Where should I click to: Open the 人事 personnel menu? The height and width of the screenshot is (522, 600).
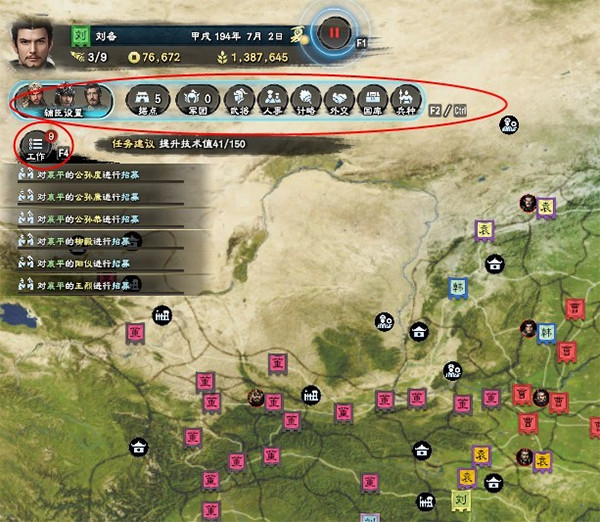(x=272, y=100)
